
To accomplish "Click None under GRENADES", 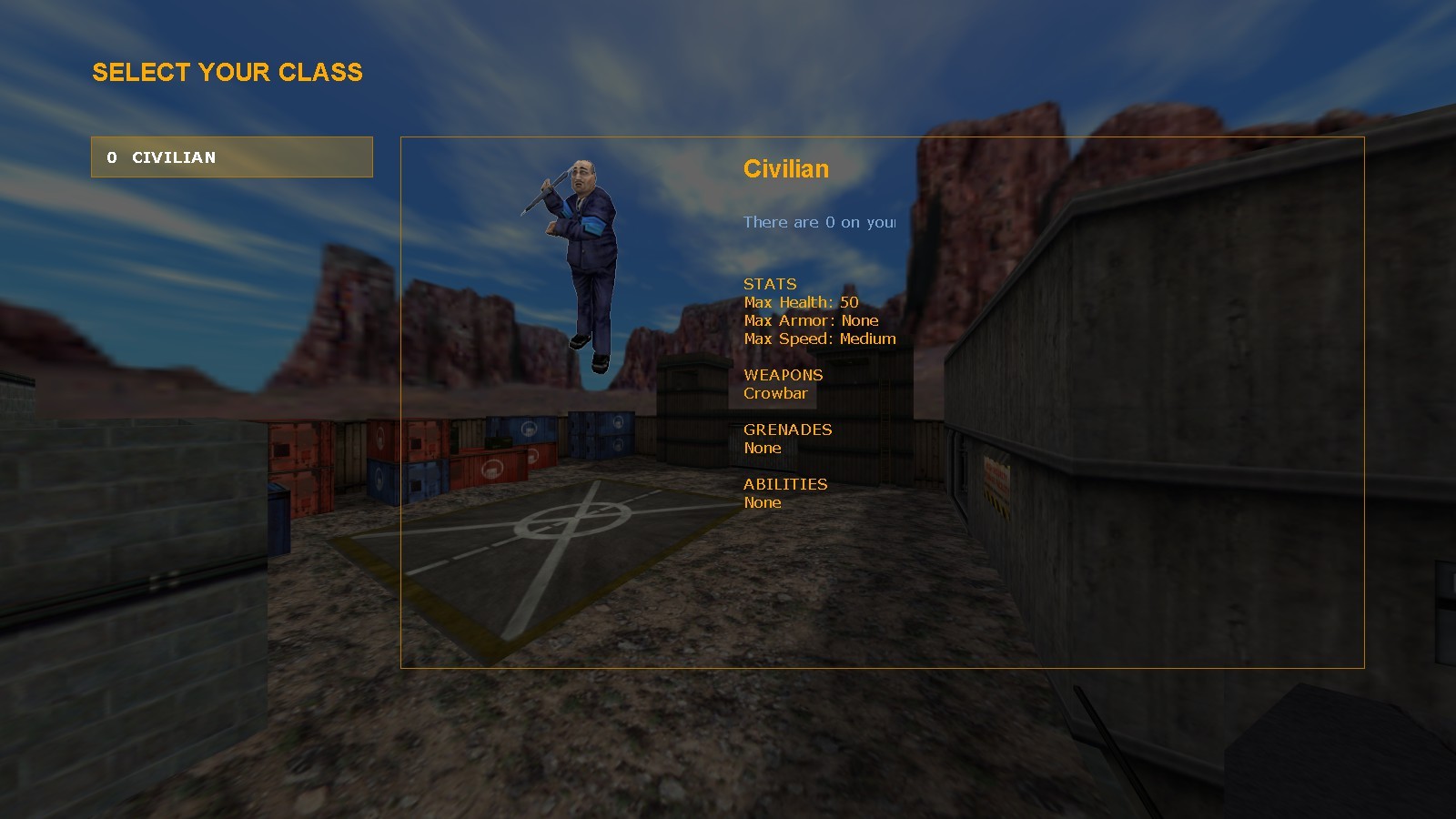I will coord(762,448).
